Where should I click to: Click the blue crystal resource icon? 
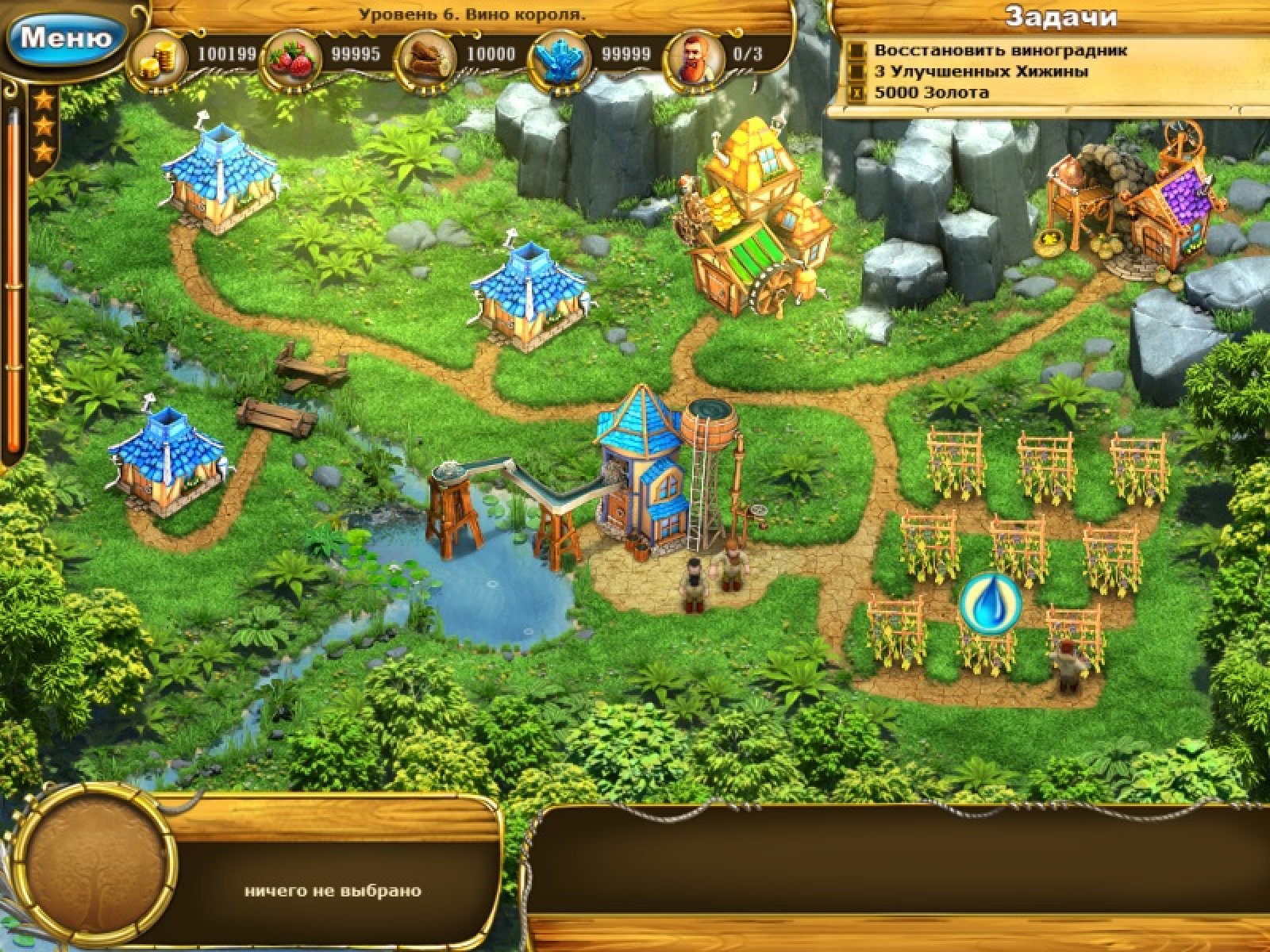click(562, 55)
